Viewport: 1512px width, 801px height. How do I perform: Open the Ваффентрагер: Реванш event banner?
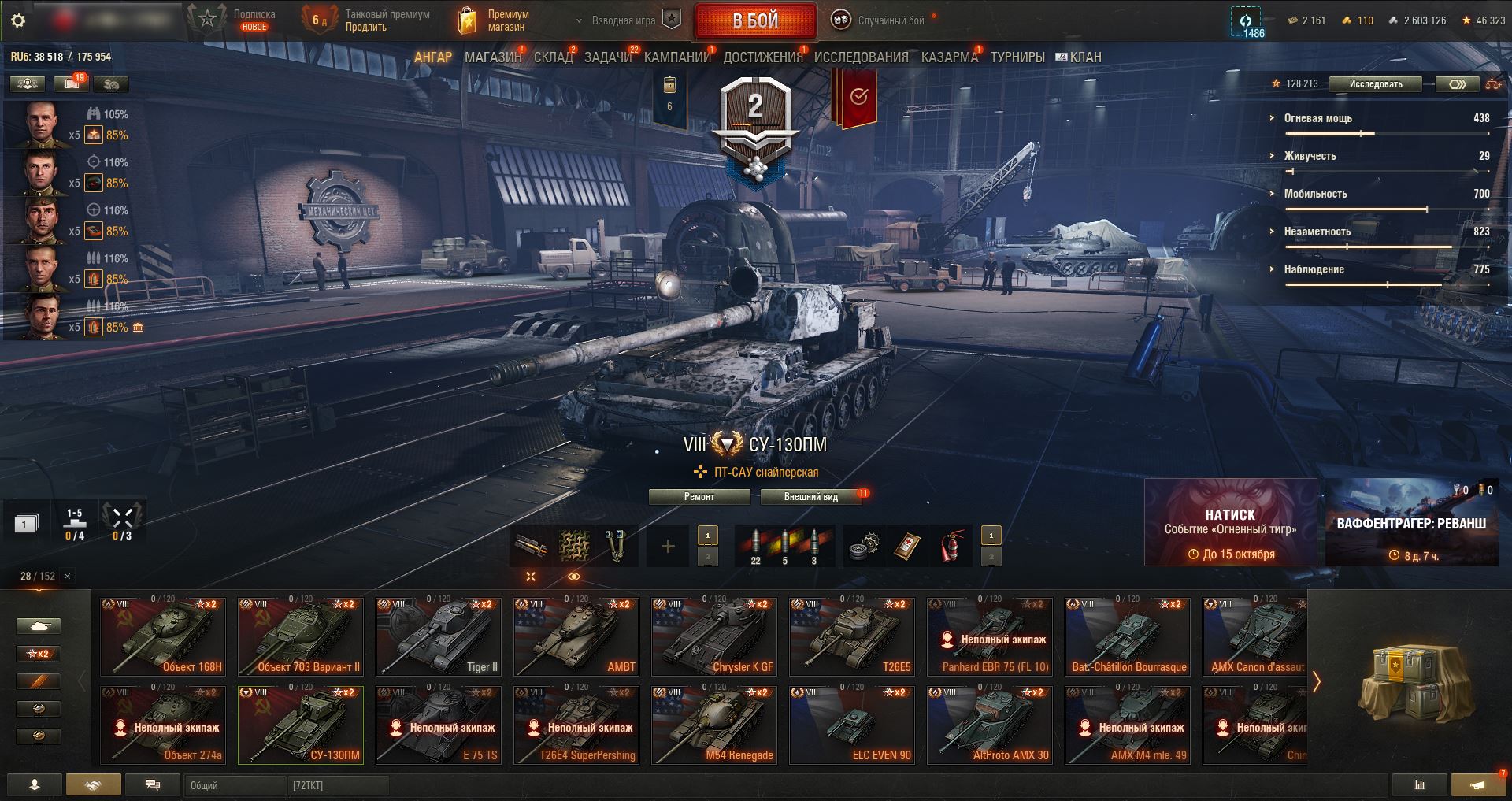(1411, 522)
